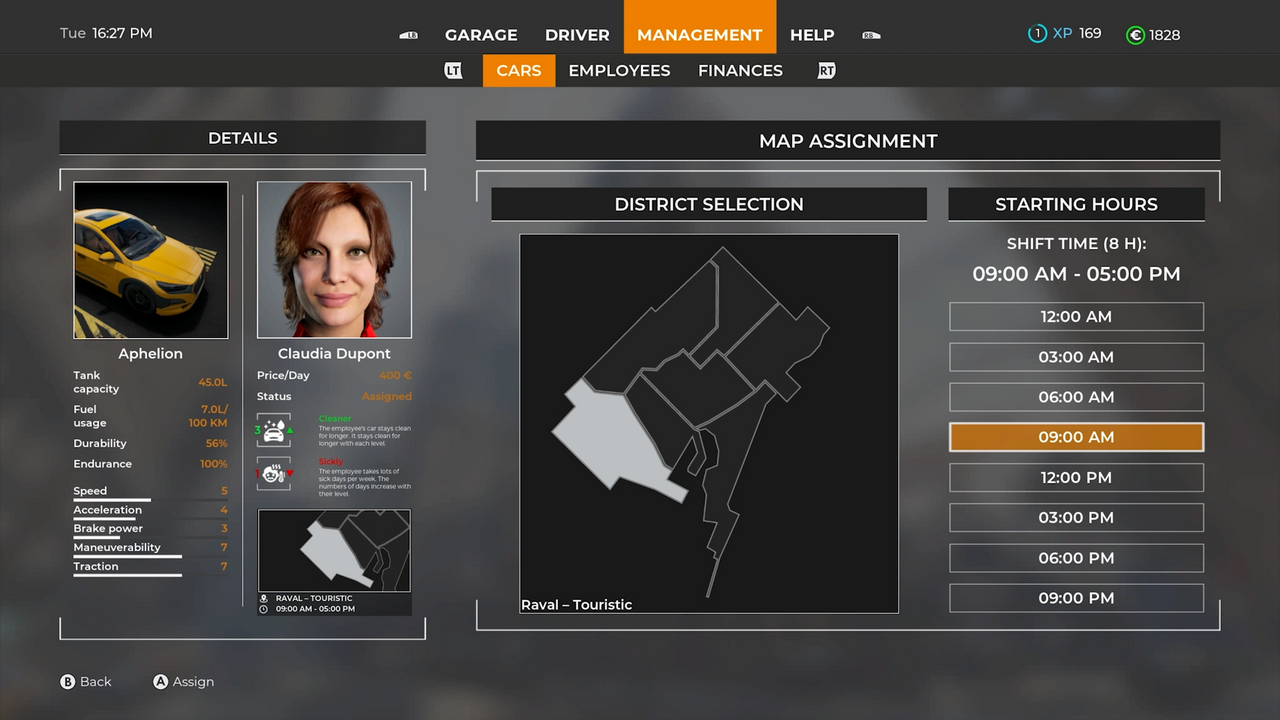The image size is (1280, 720).
Task: Click Claudia Dupont's portrait photo
Action: point(334,259)
